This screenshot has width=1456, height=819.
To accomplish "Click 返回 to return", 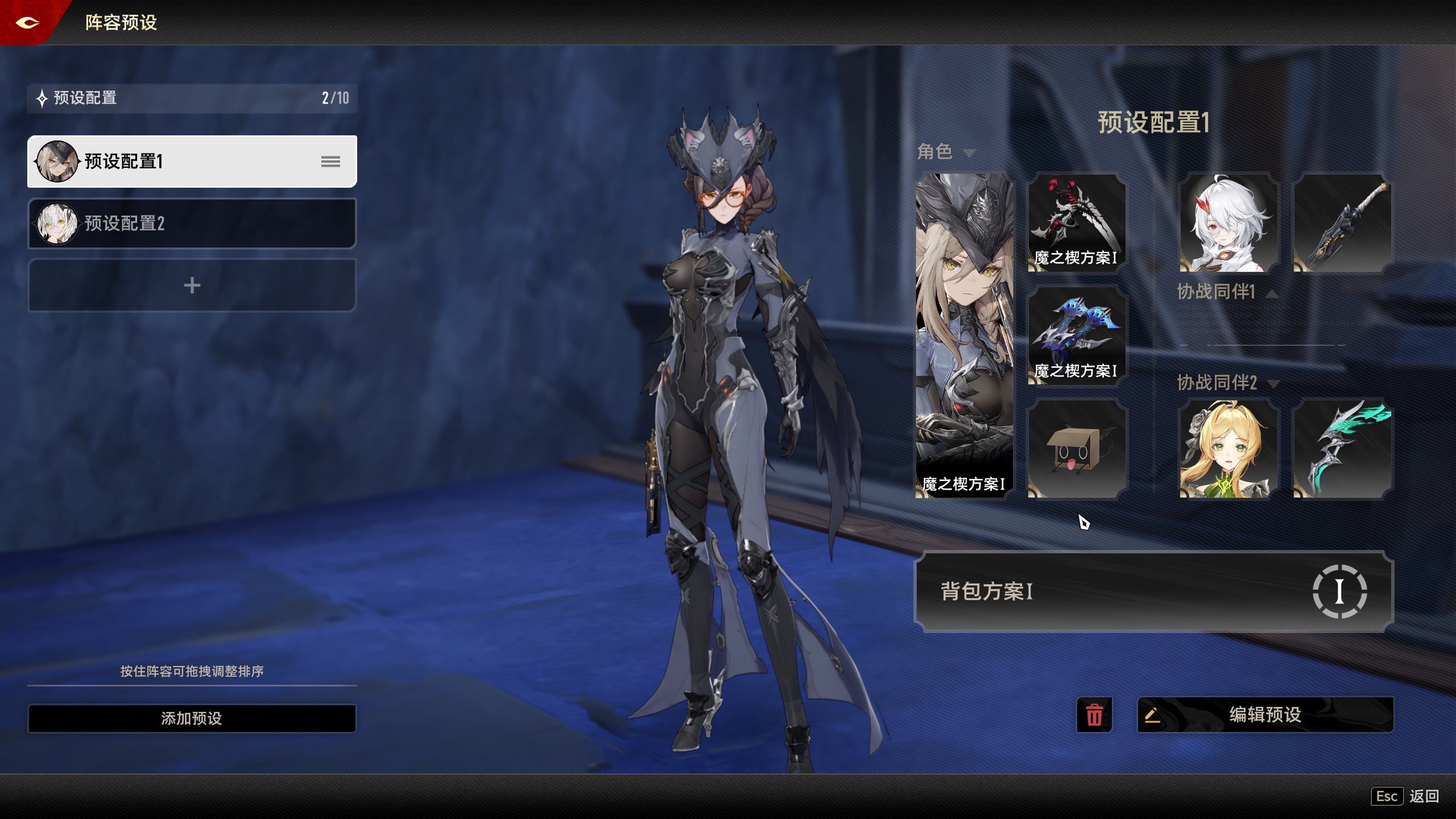I will coord(1424,796).
